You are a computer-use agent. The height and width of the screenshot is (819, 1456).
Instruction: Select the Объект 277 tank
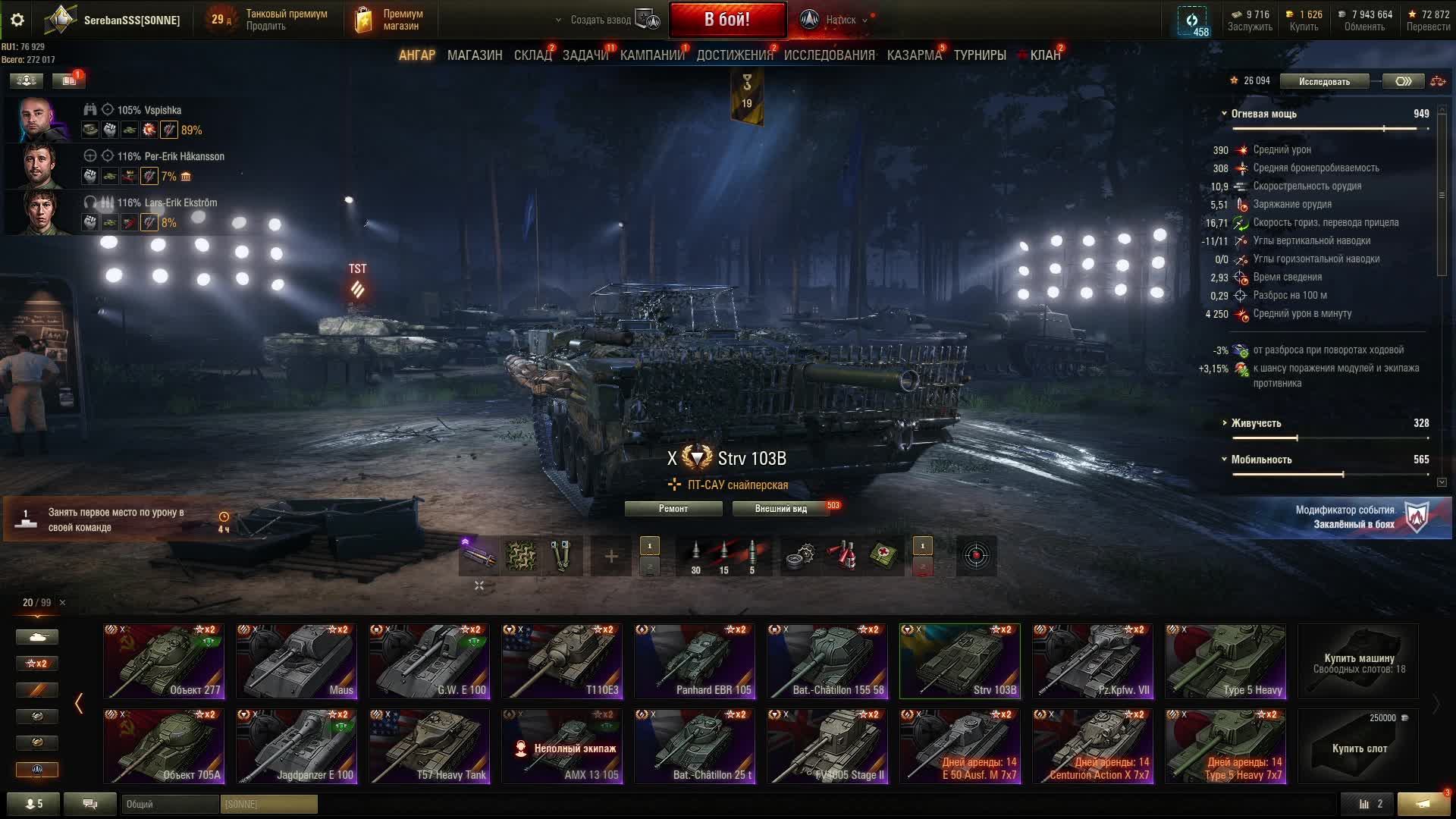click(164, 661)
